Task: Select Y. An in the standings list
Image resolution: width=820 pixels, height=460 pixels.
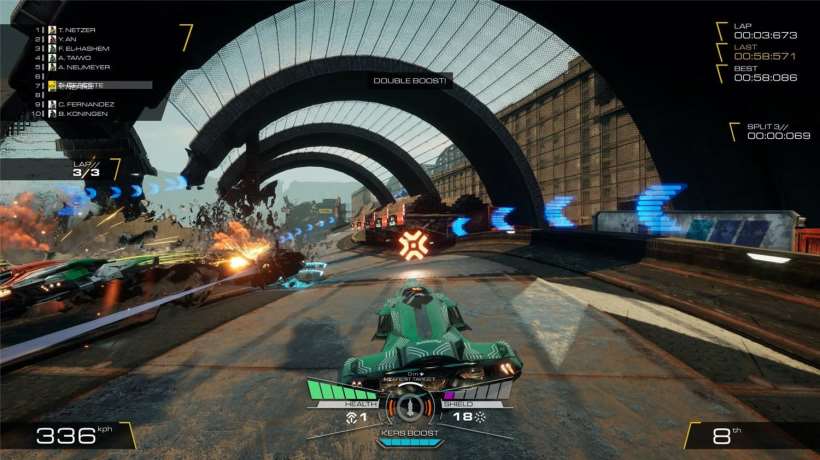Action: pos(68,38)
